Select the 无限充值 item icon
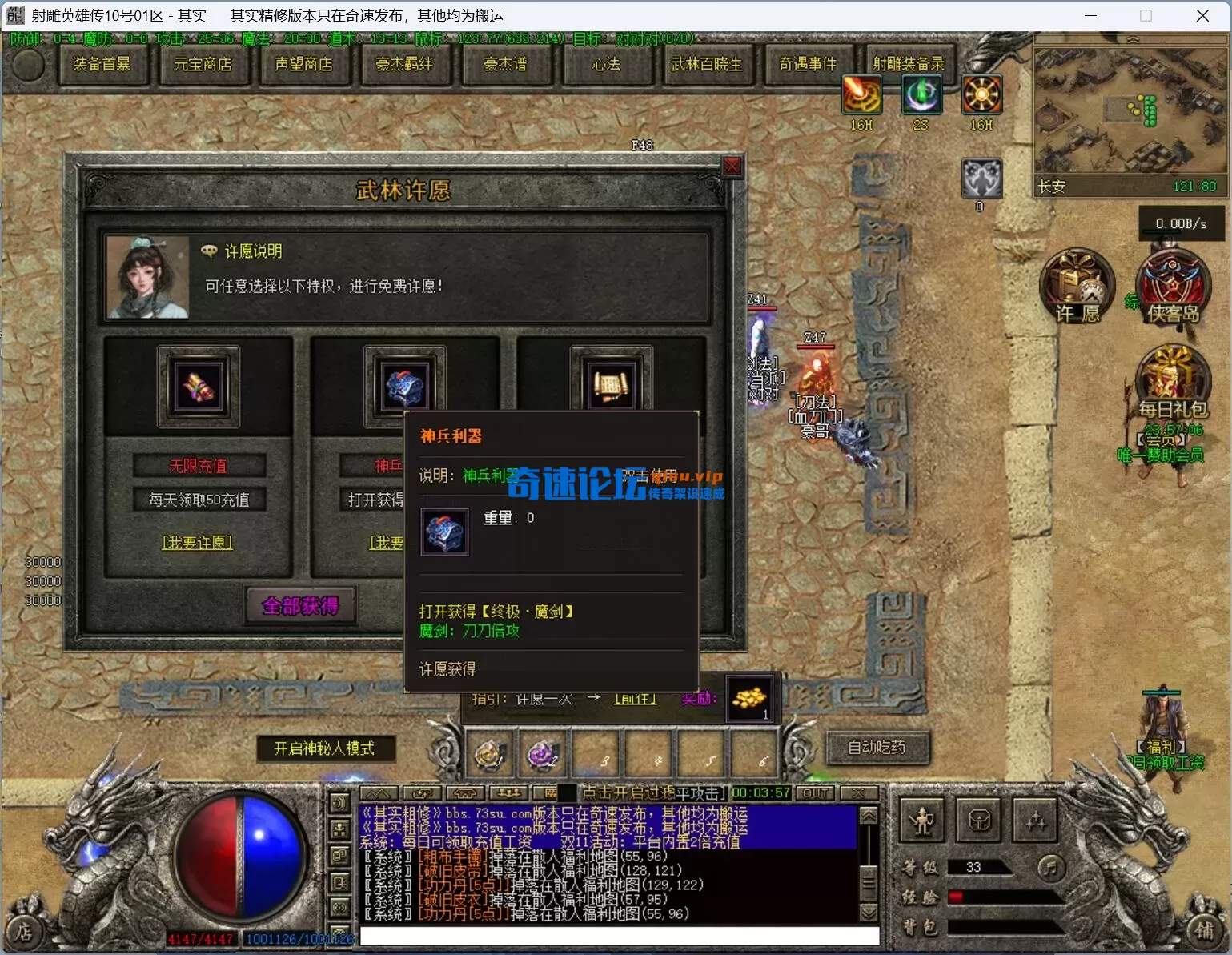The width and height of the screenshot is (1232, 955). [x=199, y=387]
